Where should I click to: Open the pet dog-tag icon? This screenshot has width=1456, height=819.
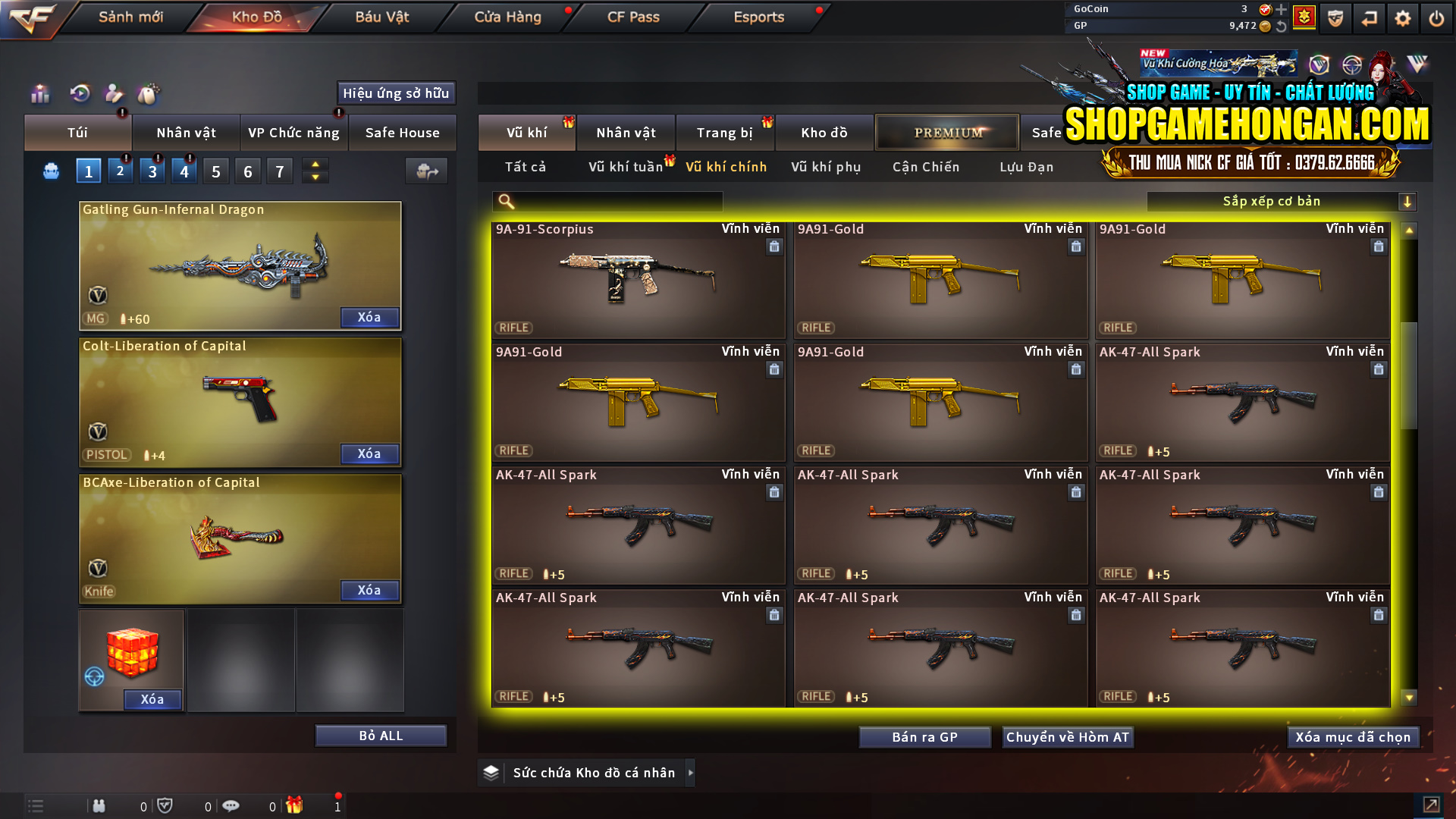[149, 93]
